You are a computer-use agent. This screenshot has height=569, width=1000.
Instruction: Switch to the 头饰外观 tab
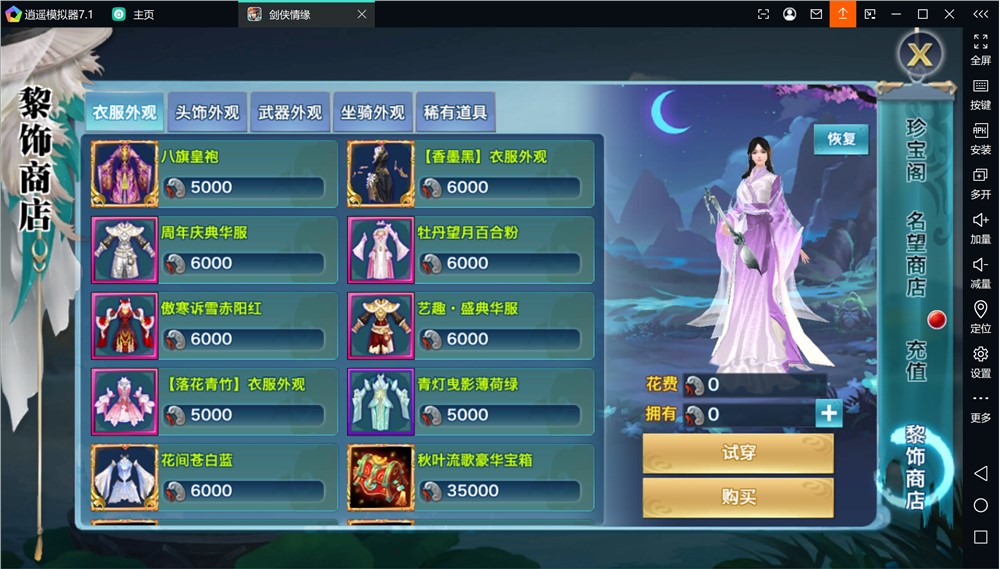(x=207, y=113)
